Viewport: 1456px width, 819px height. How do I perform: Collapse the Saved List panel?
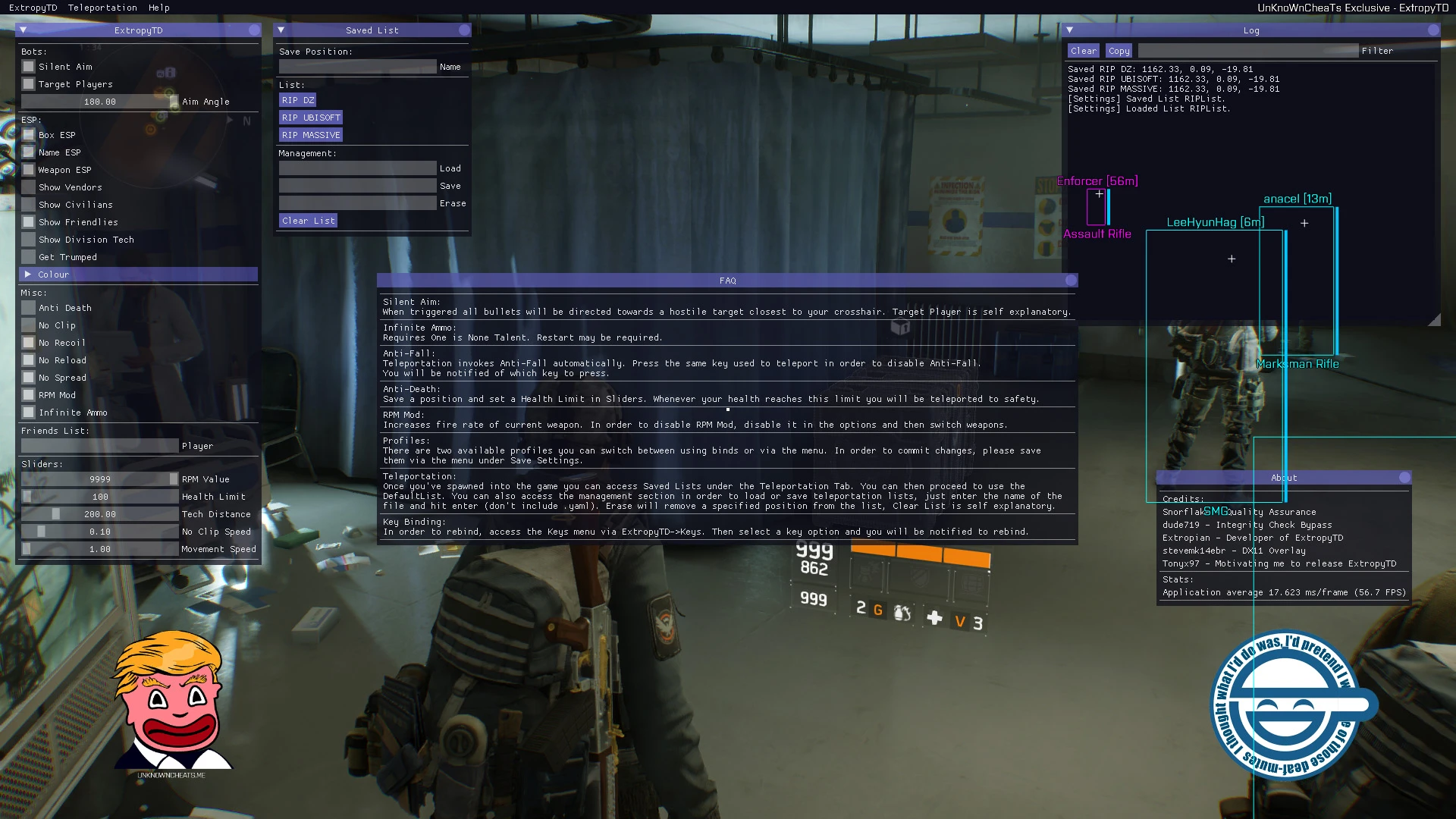point(281,30)
